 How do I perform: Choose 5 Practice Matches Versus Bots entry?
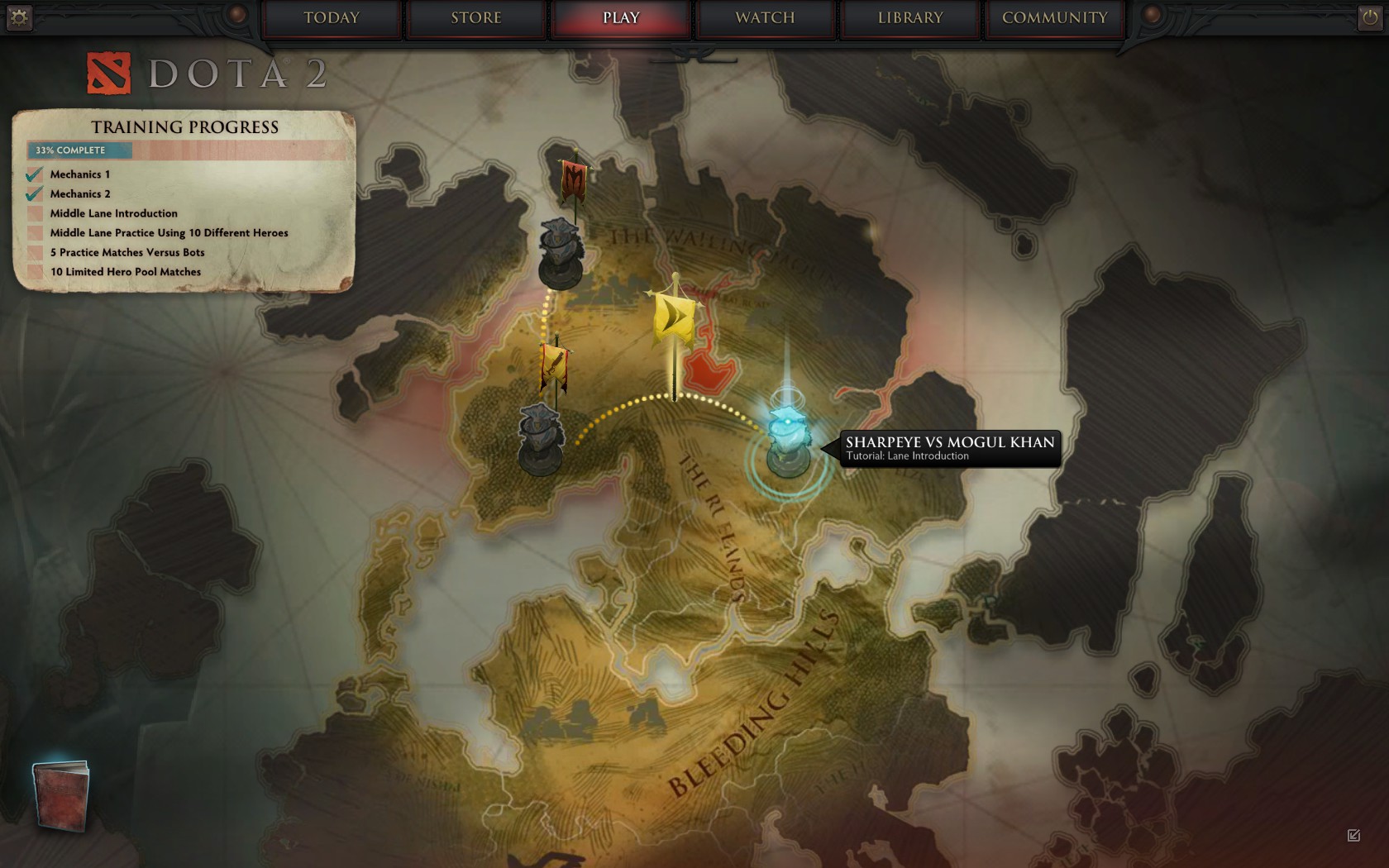tap(127, 252)
